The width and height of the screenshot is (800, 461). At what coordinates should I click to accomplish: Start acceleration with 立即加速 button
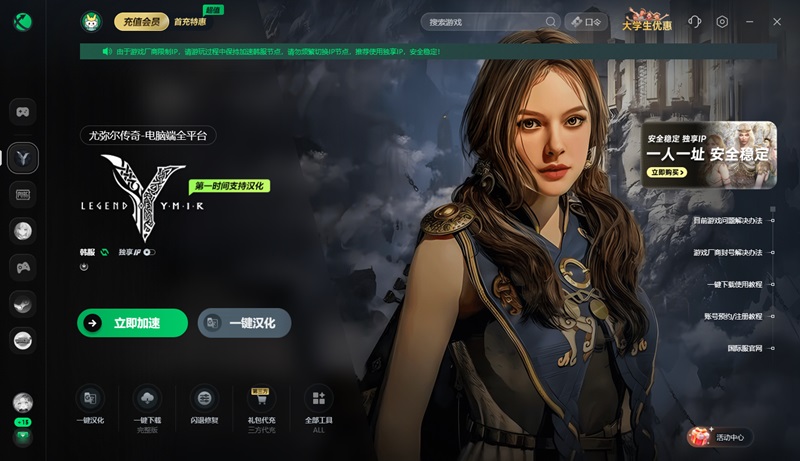(132, 323)
